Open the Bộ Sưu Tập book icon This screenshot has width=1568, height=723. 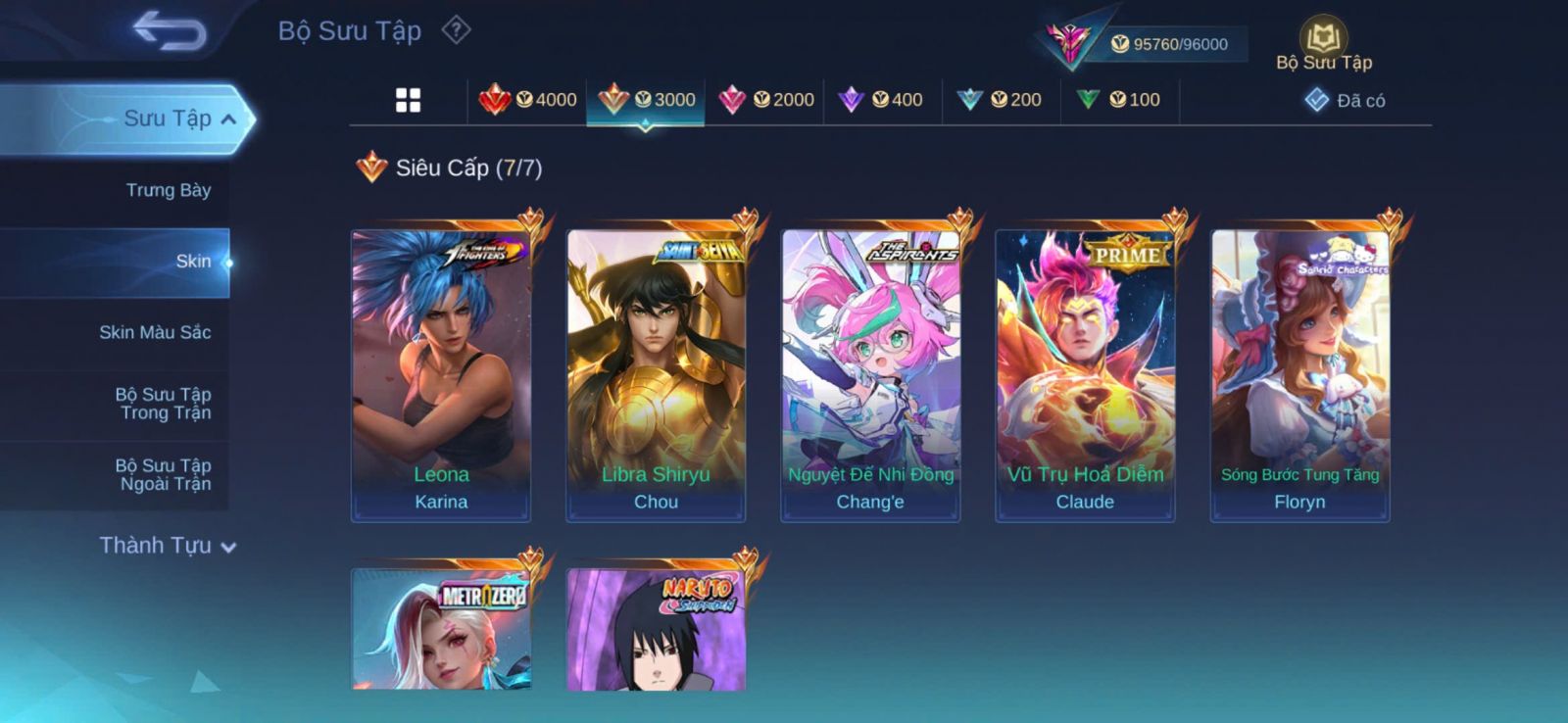(x=1323, y=39)
